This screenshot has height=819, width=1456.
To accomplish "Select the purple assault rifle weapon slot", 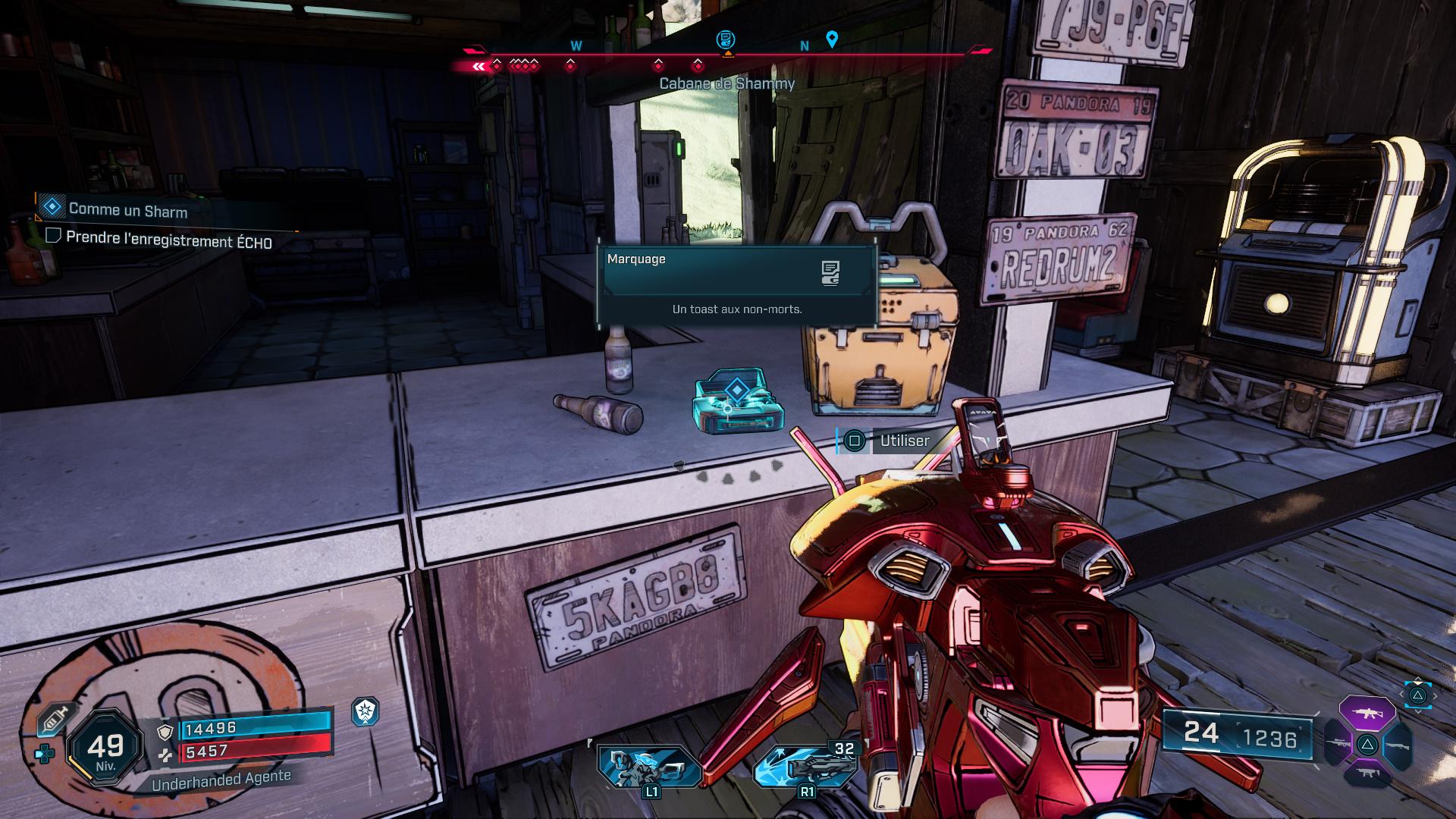I will pos(1367,713).
